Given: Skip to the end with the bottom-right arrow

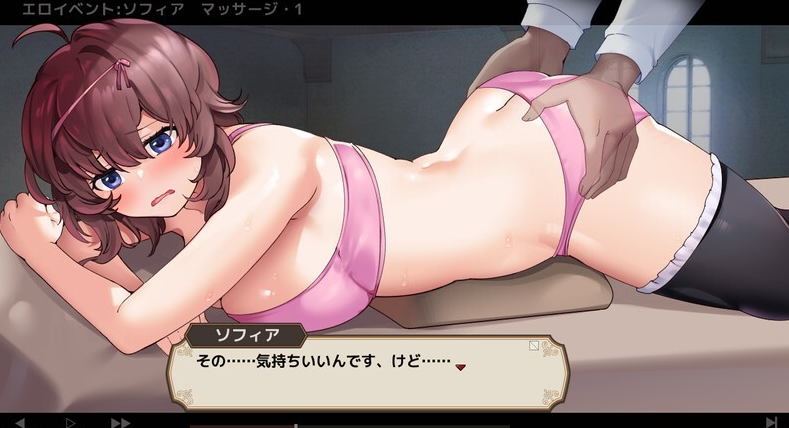Looking at the screenshot, I should click(770, 423).
